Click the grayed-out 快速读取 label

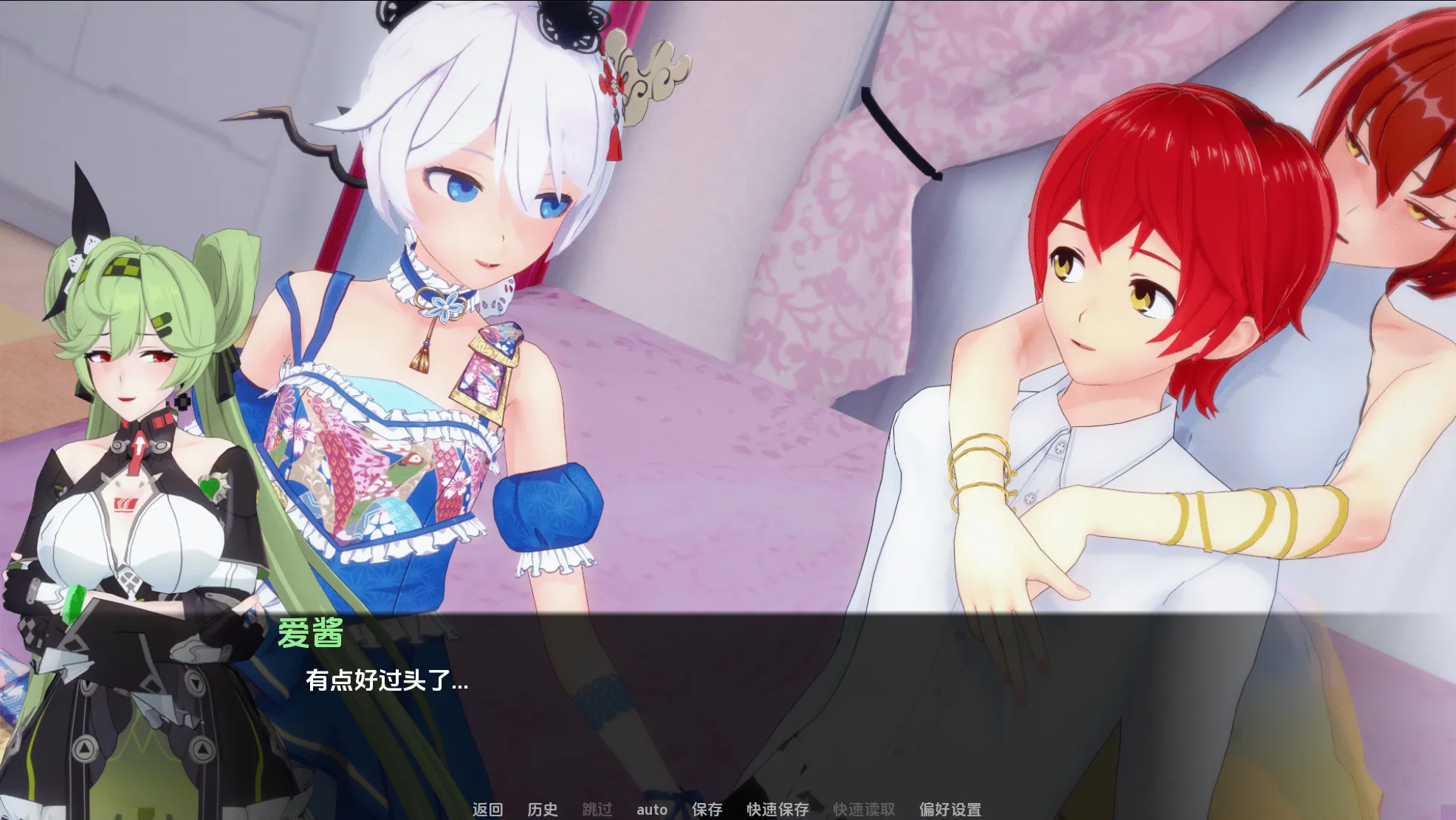point(864,809)
